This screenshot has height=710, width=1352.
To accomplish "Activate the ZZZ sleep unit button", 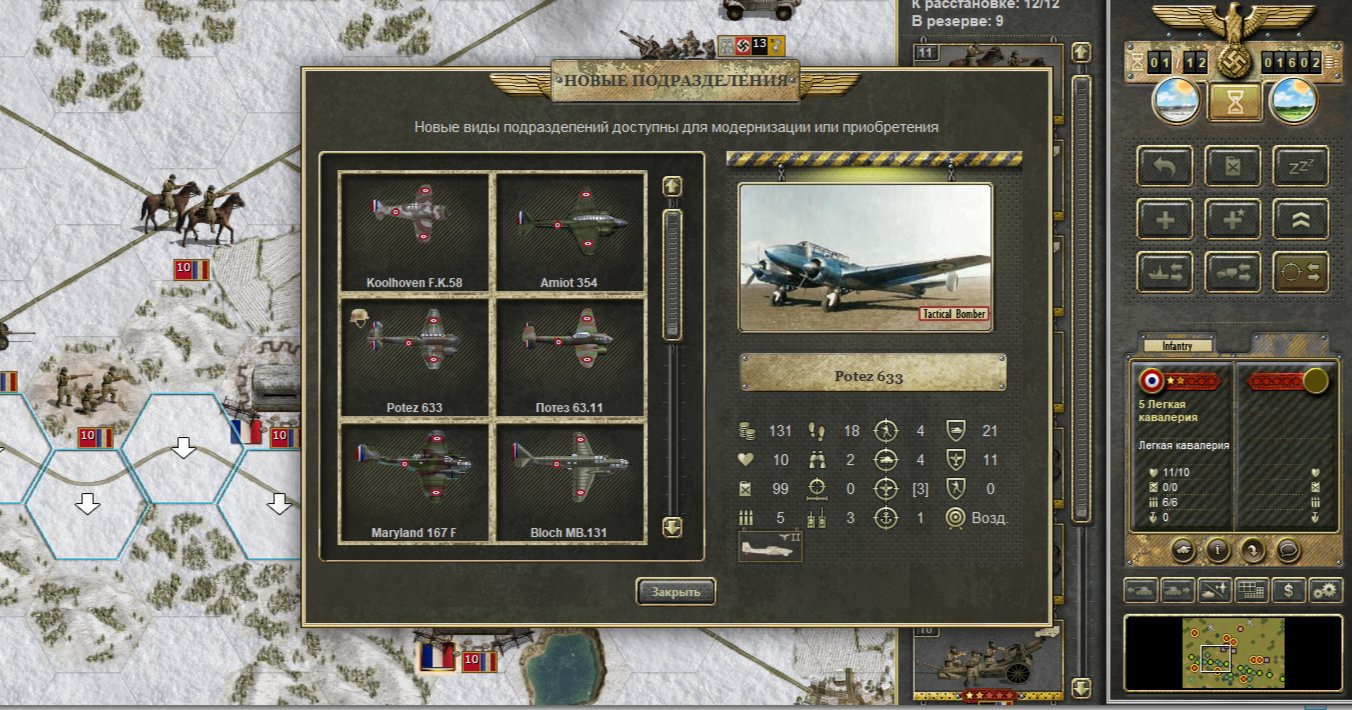I will [1300, 167].
